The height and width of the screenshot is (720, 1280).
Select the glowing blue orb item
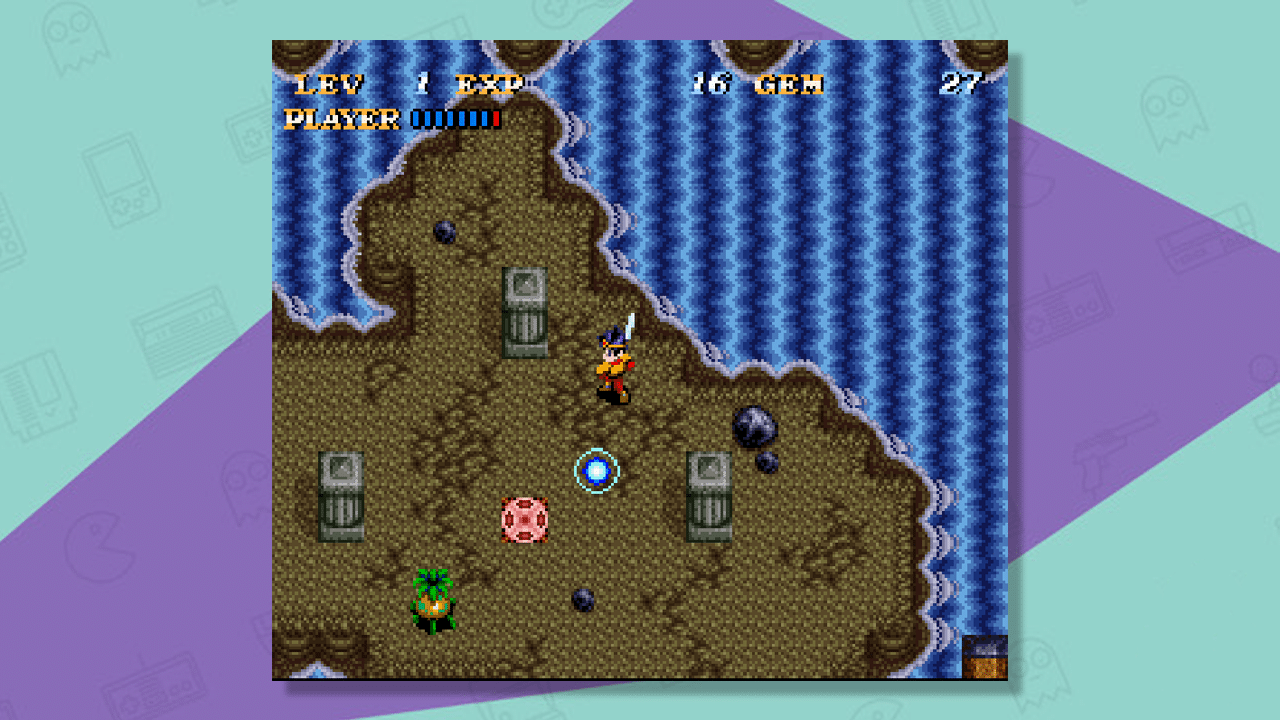(596, 470)
